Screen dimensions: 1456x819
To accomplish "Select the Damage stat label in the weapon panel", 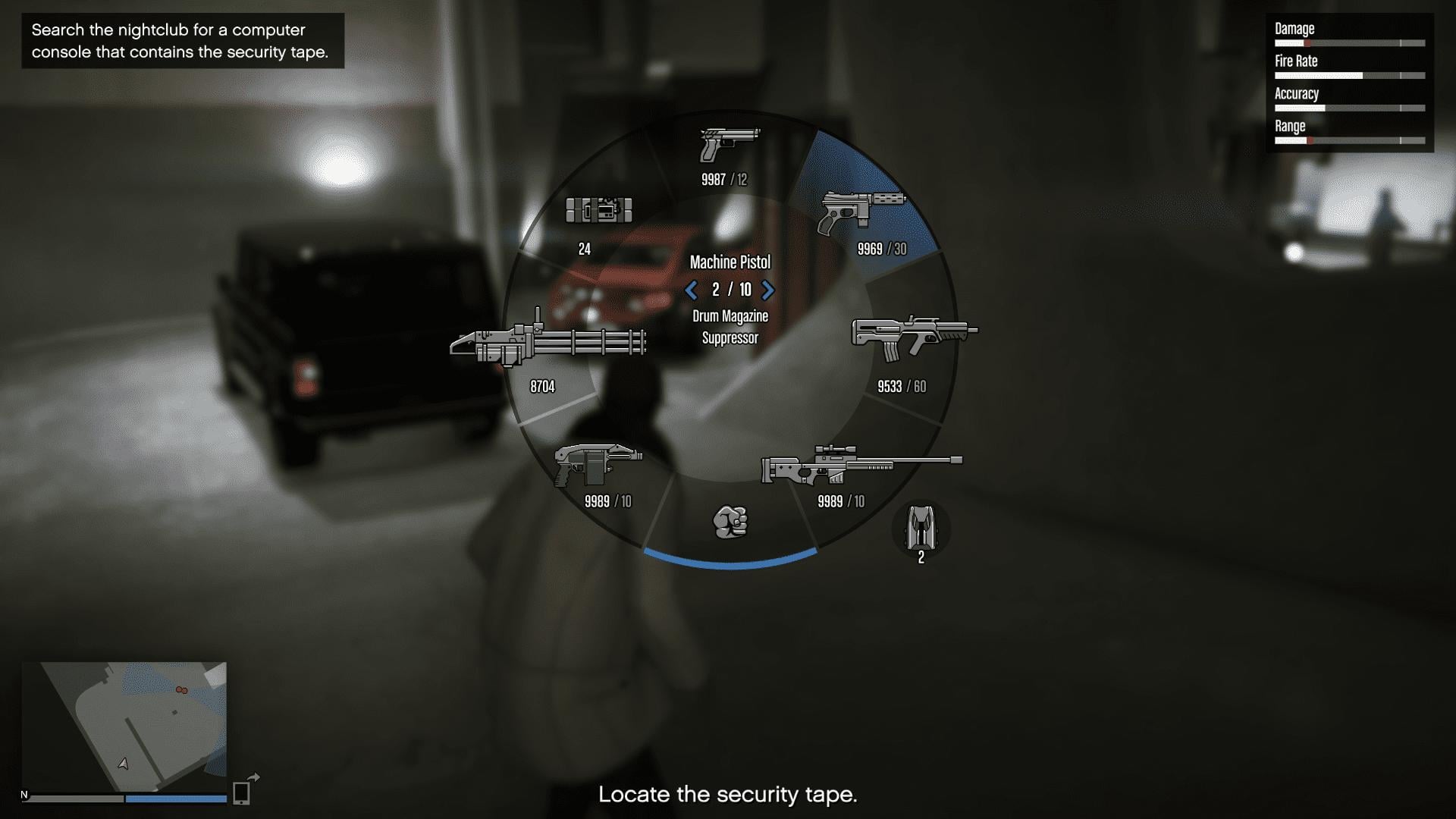I will 1294,29.
